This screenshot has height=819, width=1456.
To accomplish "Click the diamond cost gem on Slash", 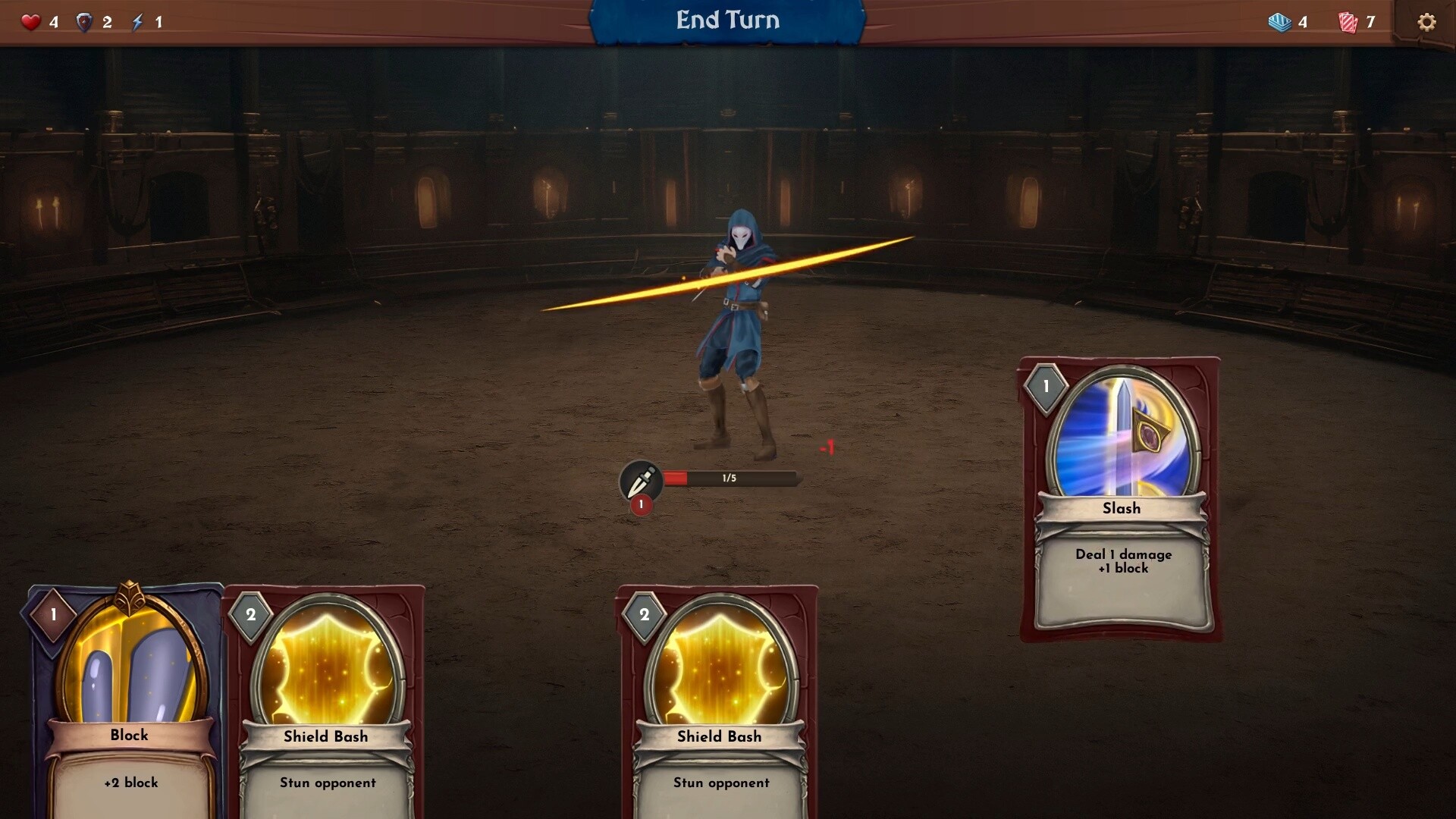I will pyautogui.click(x=1045, y=385).
